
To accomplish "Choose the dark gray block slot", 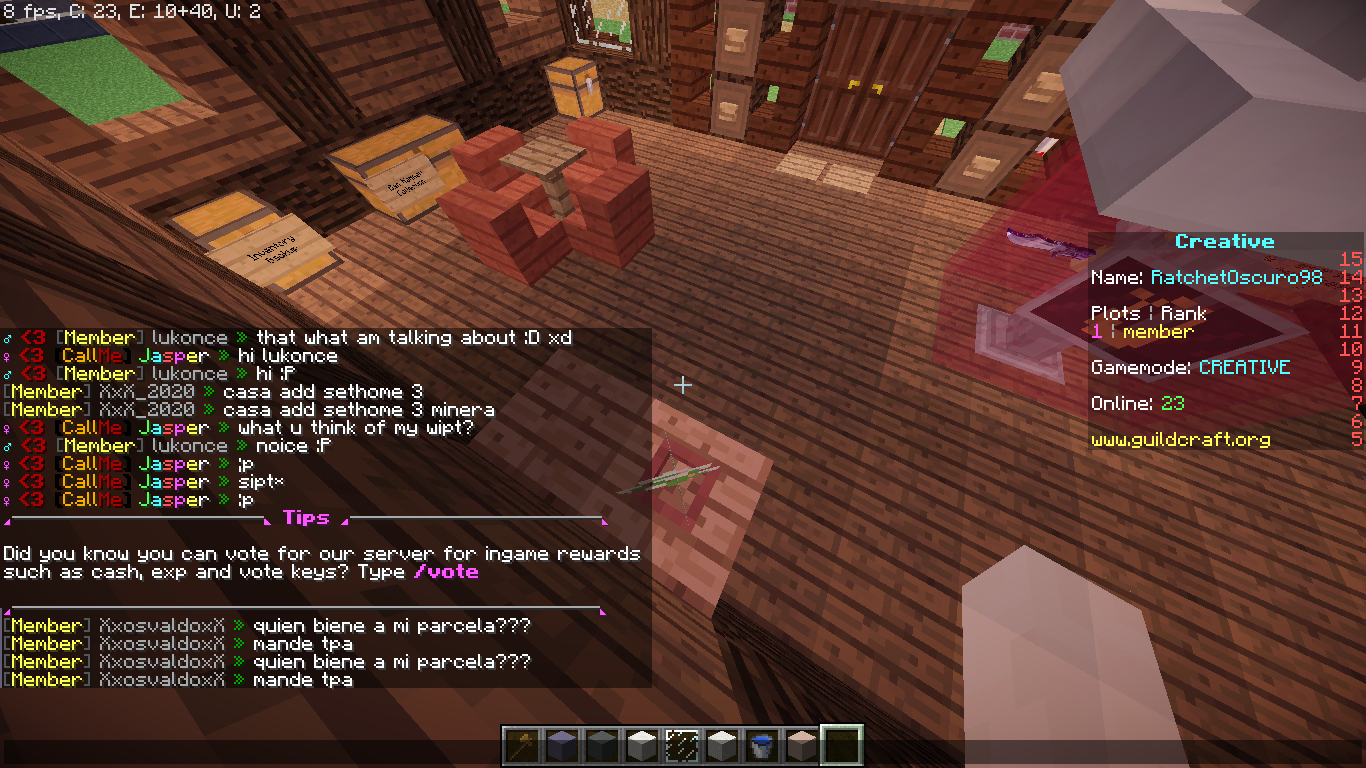I will 601,745.
